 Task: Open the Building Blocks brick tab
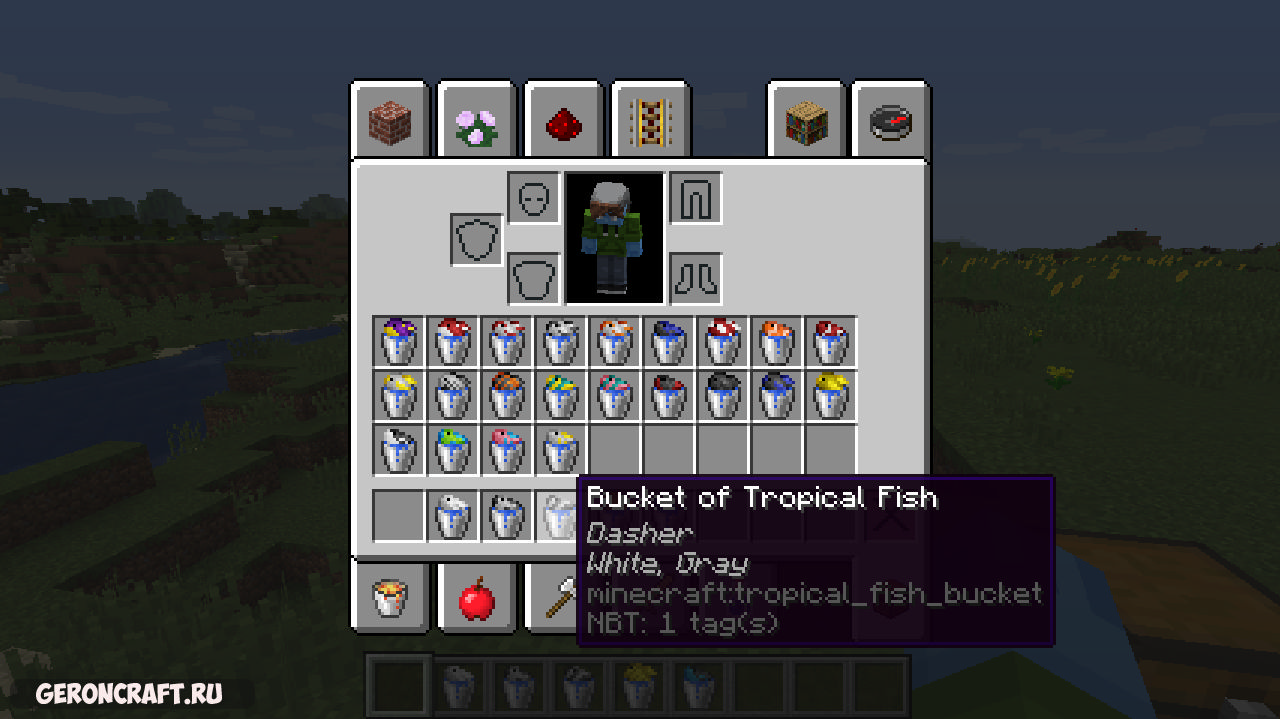(389, 122)
